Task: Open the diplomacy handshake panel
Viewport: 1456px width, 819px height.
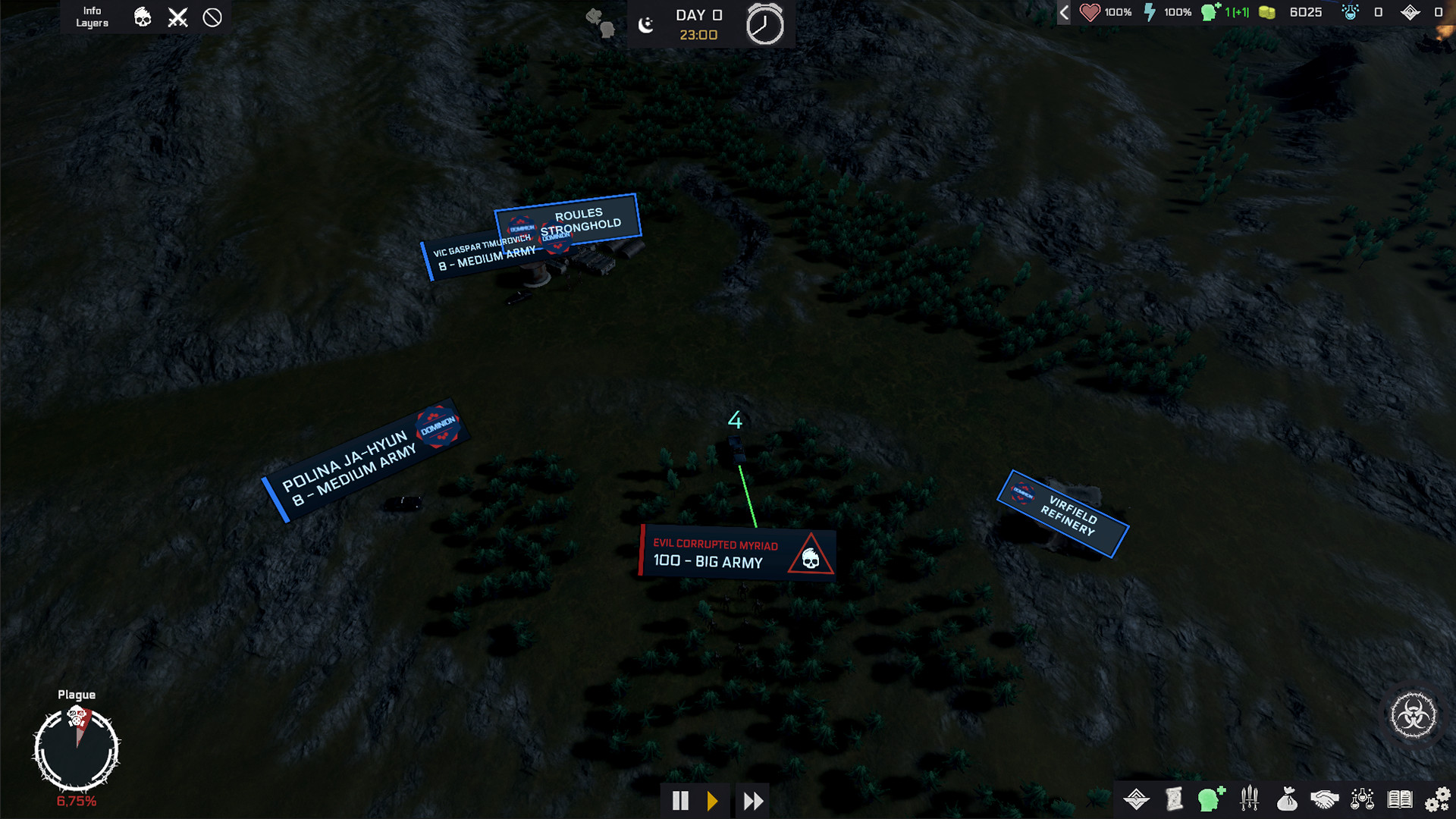Action: (1324, 800)
